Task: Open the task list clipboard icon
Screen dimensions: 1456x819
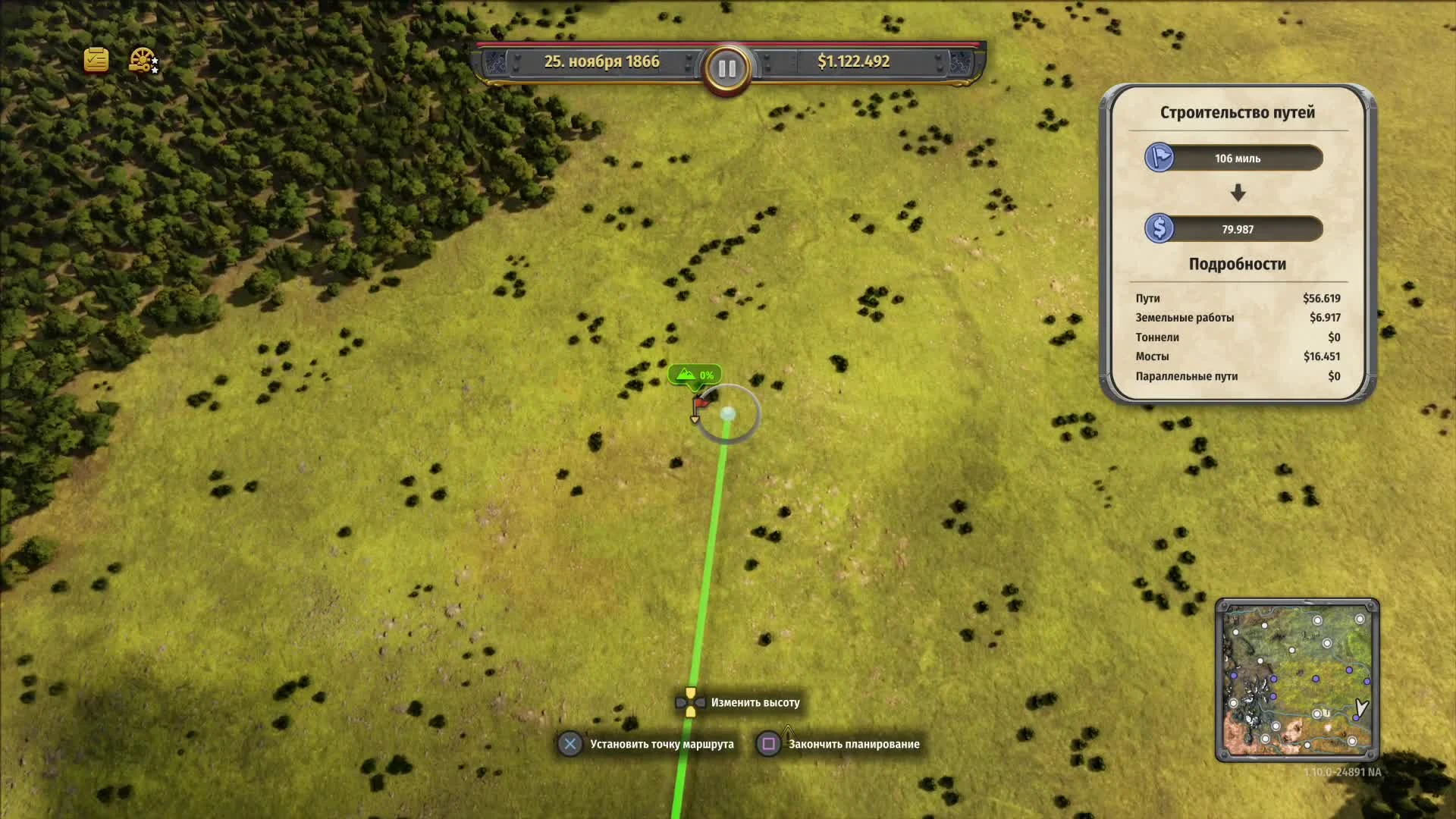Action: 96,60
